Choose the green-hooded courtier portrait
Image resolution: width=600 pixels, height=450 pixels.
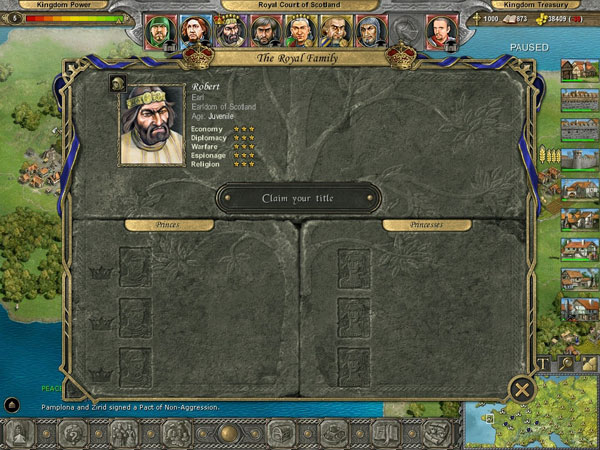click(x=160, y=32)
